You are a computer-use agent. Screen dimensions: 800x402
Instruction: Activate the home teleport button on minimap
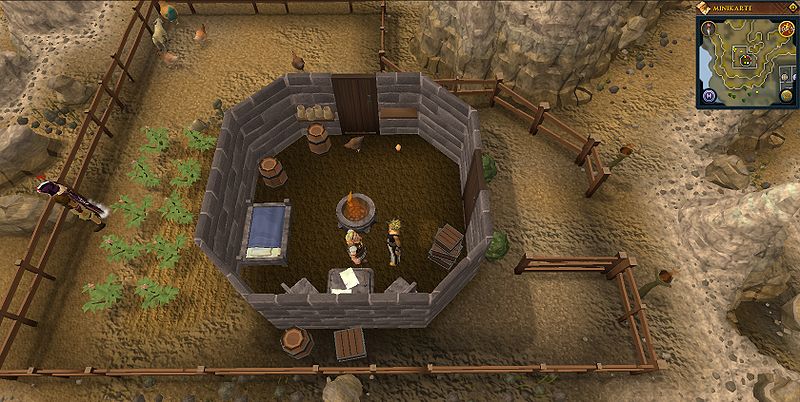[708, 95]
